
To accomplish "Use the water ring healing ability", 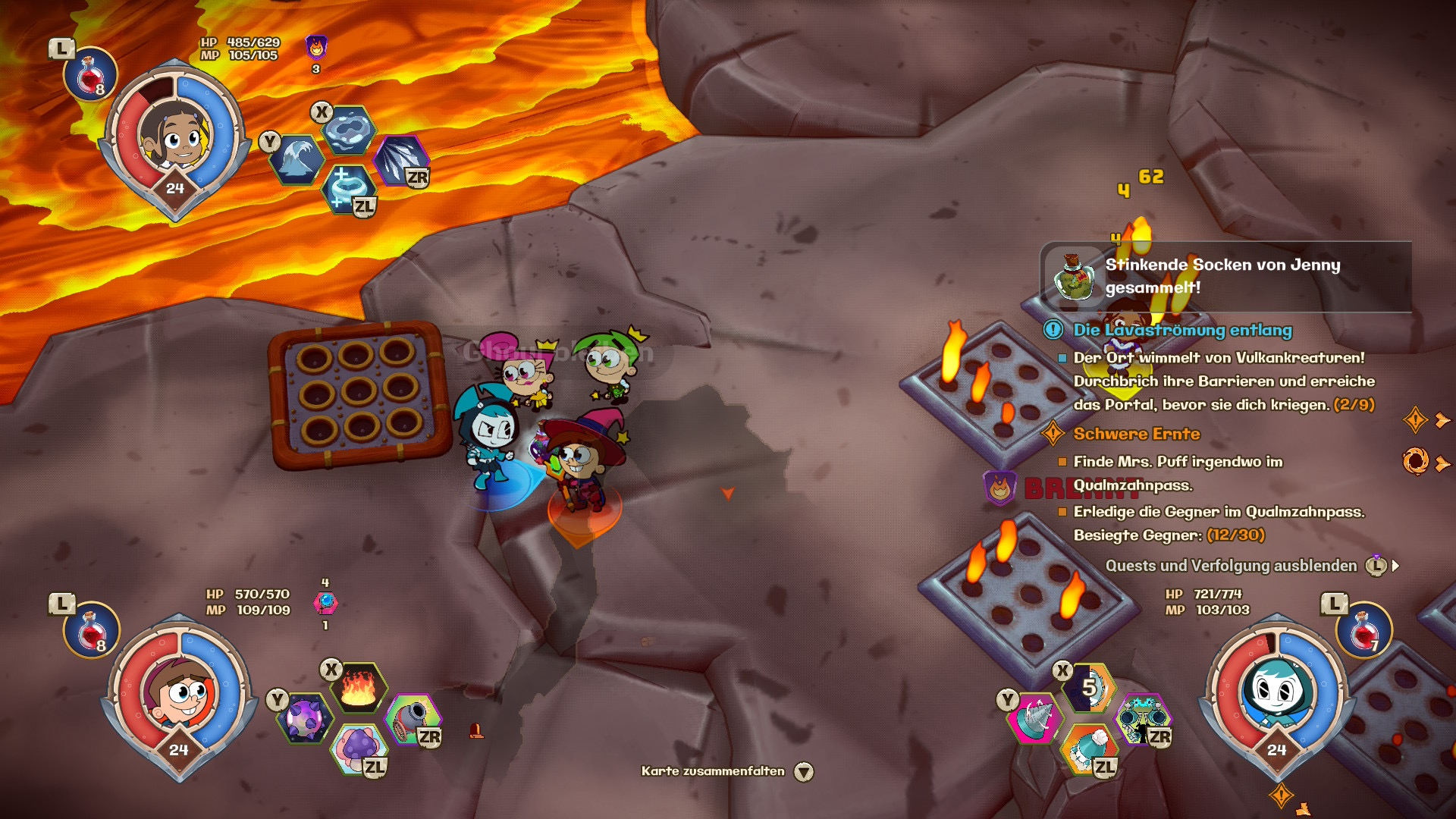I will click(x=348, y=188).
